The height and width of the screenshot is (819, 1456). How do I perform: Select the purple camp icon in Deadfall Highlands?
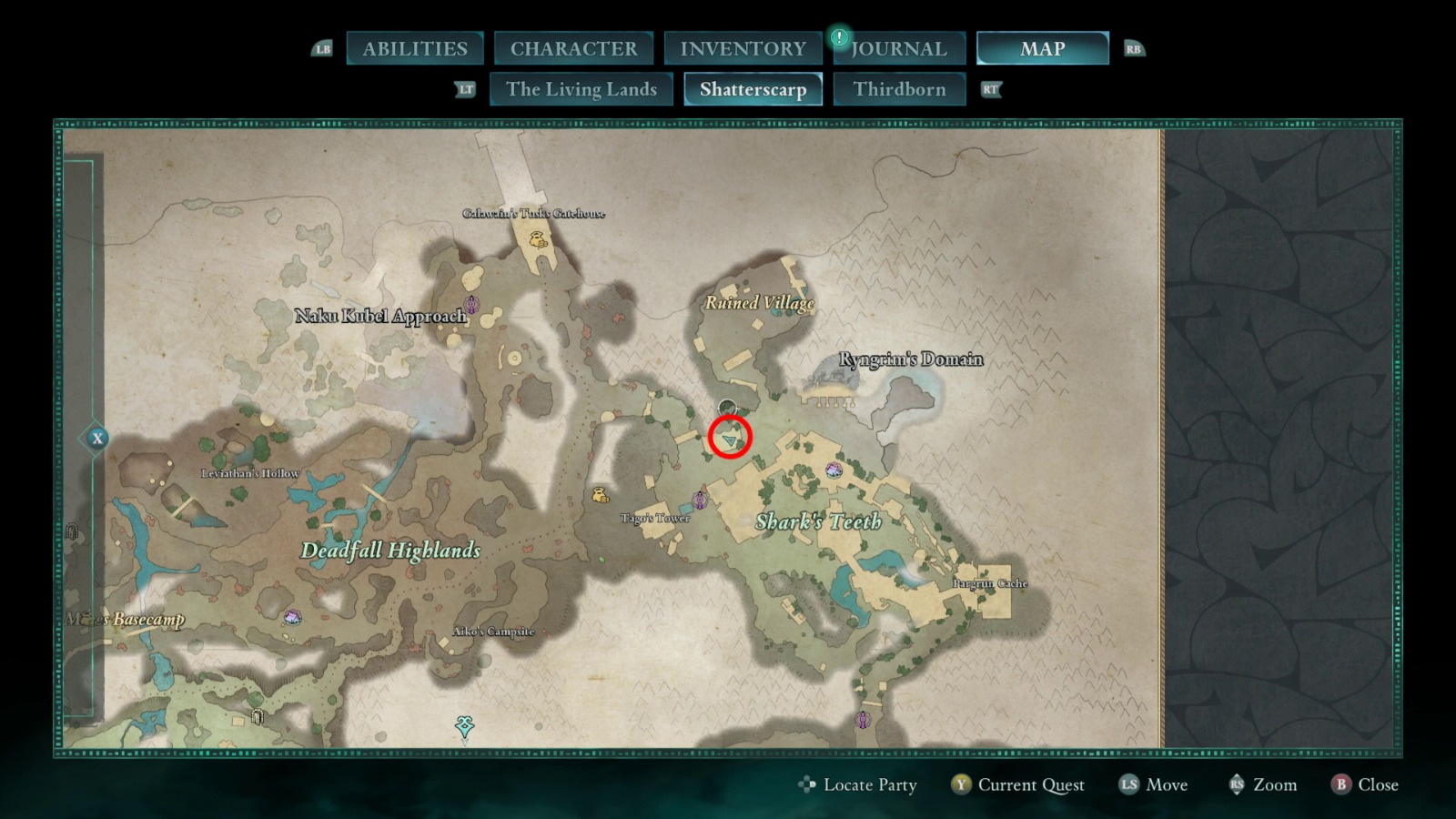[x=291, y=618]
